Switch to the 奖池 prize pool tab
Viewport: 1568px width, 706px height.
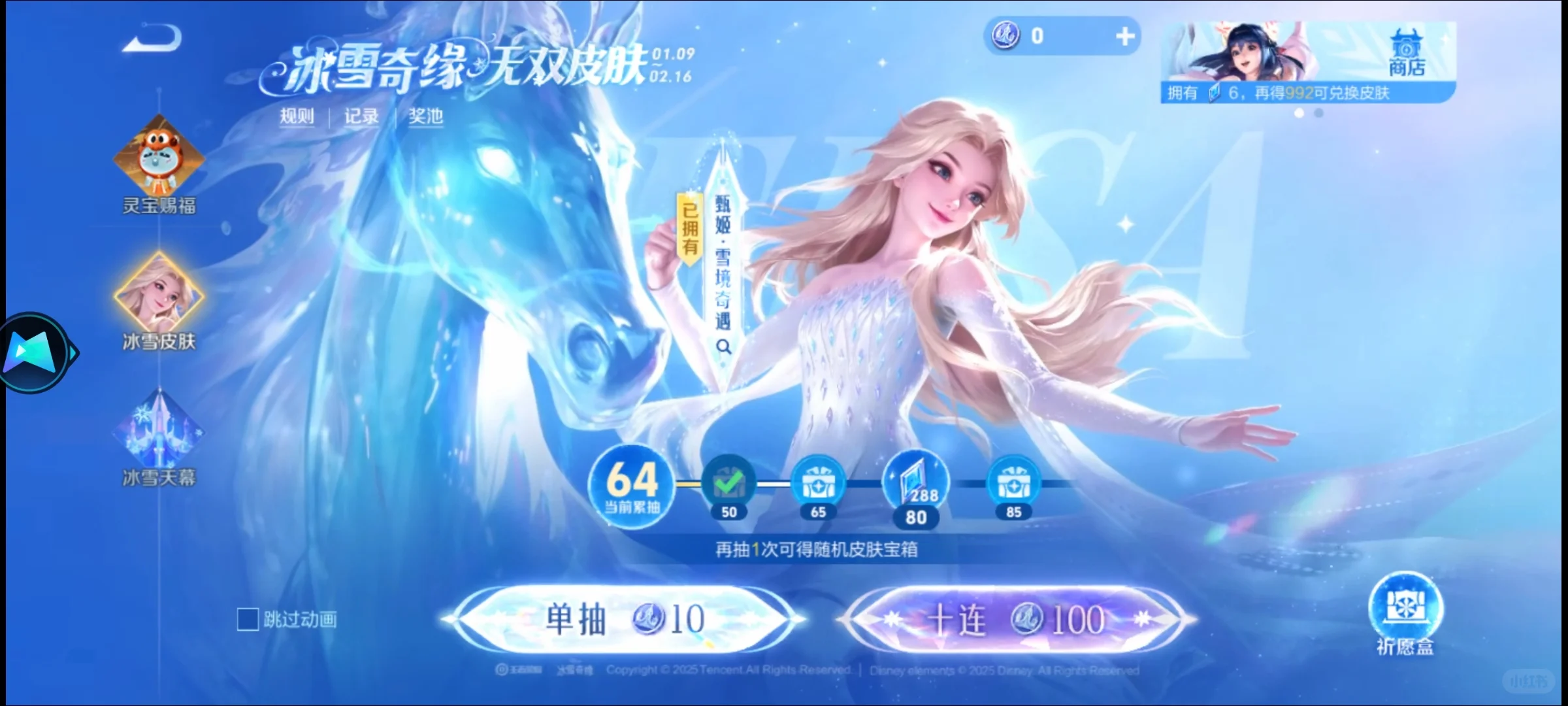(x=425, y=115)
